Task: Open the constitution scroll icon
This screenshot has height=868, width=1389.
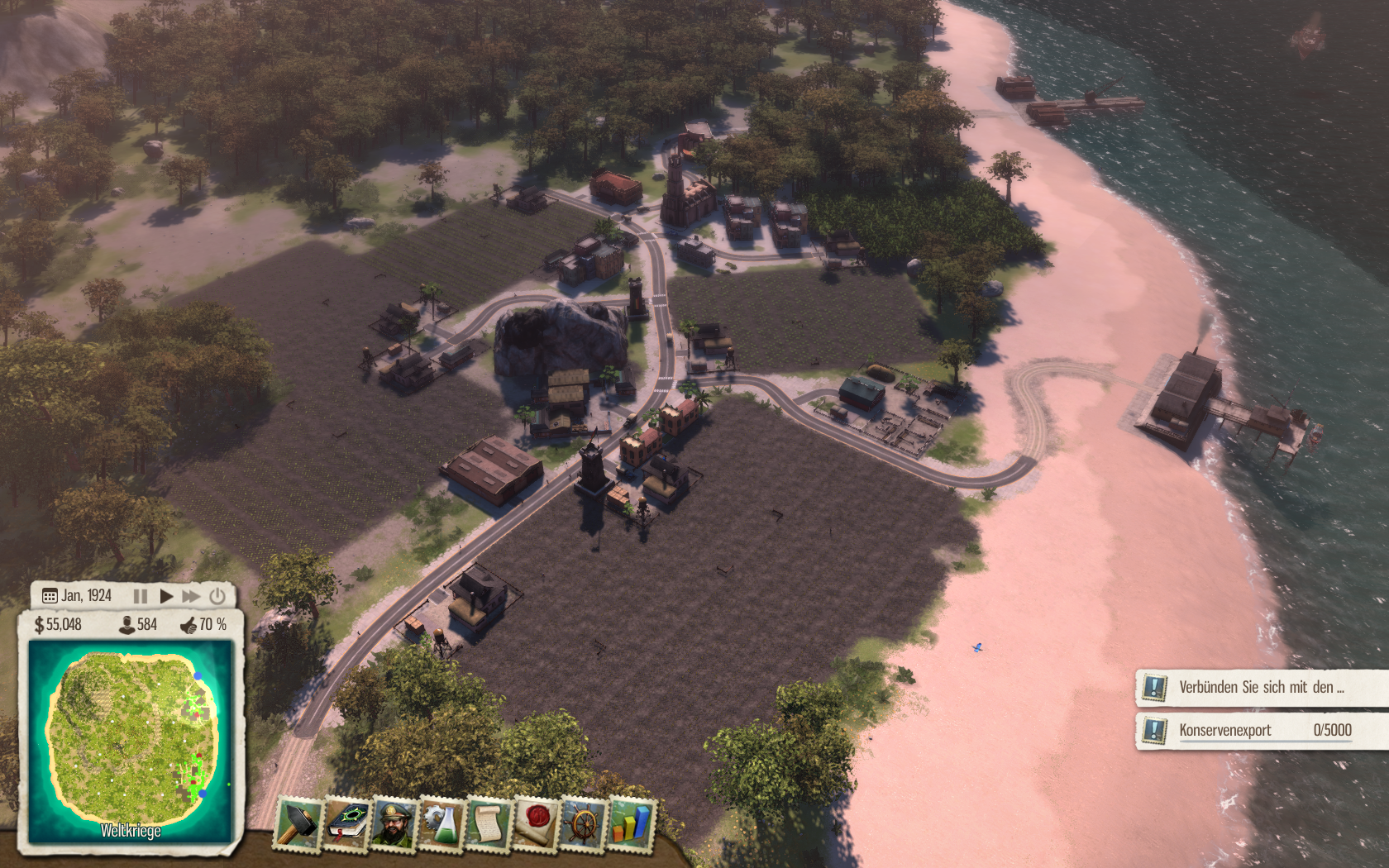Action: (x=489, y=823)
